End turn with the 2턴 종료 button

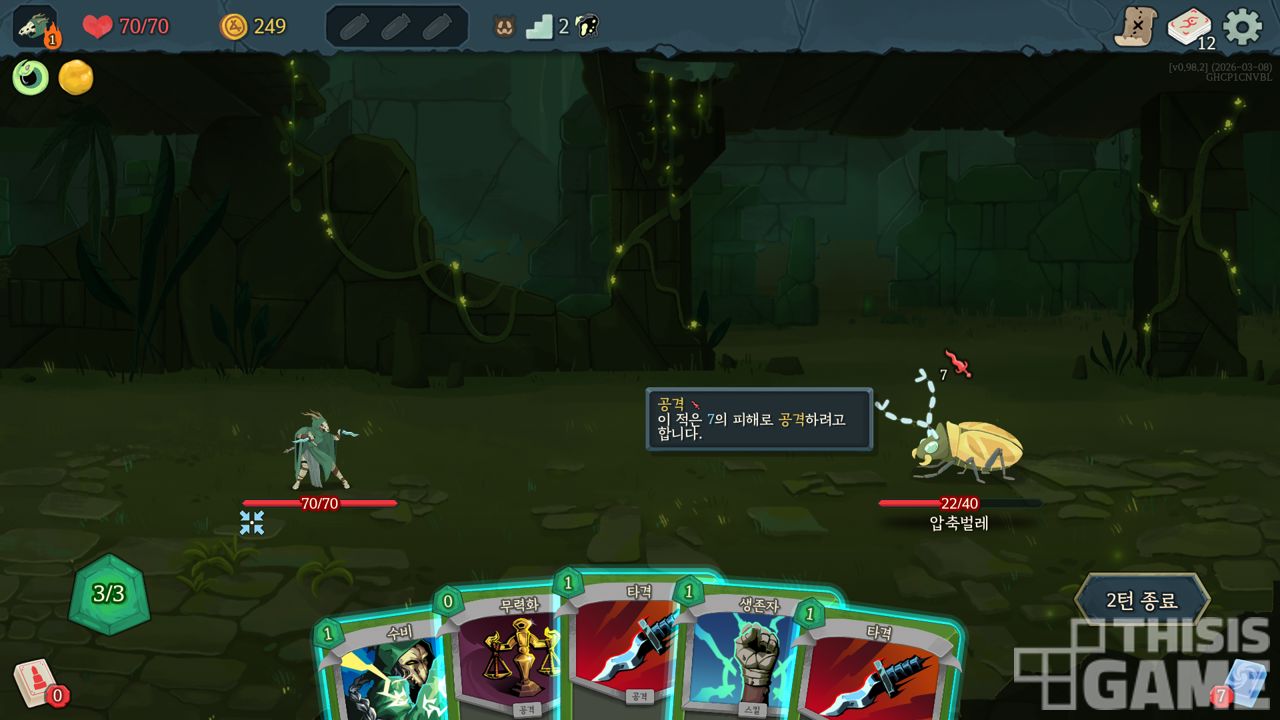1142,601
